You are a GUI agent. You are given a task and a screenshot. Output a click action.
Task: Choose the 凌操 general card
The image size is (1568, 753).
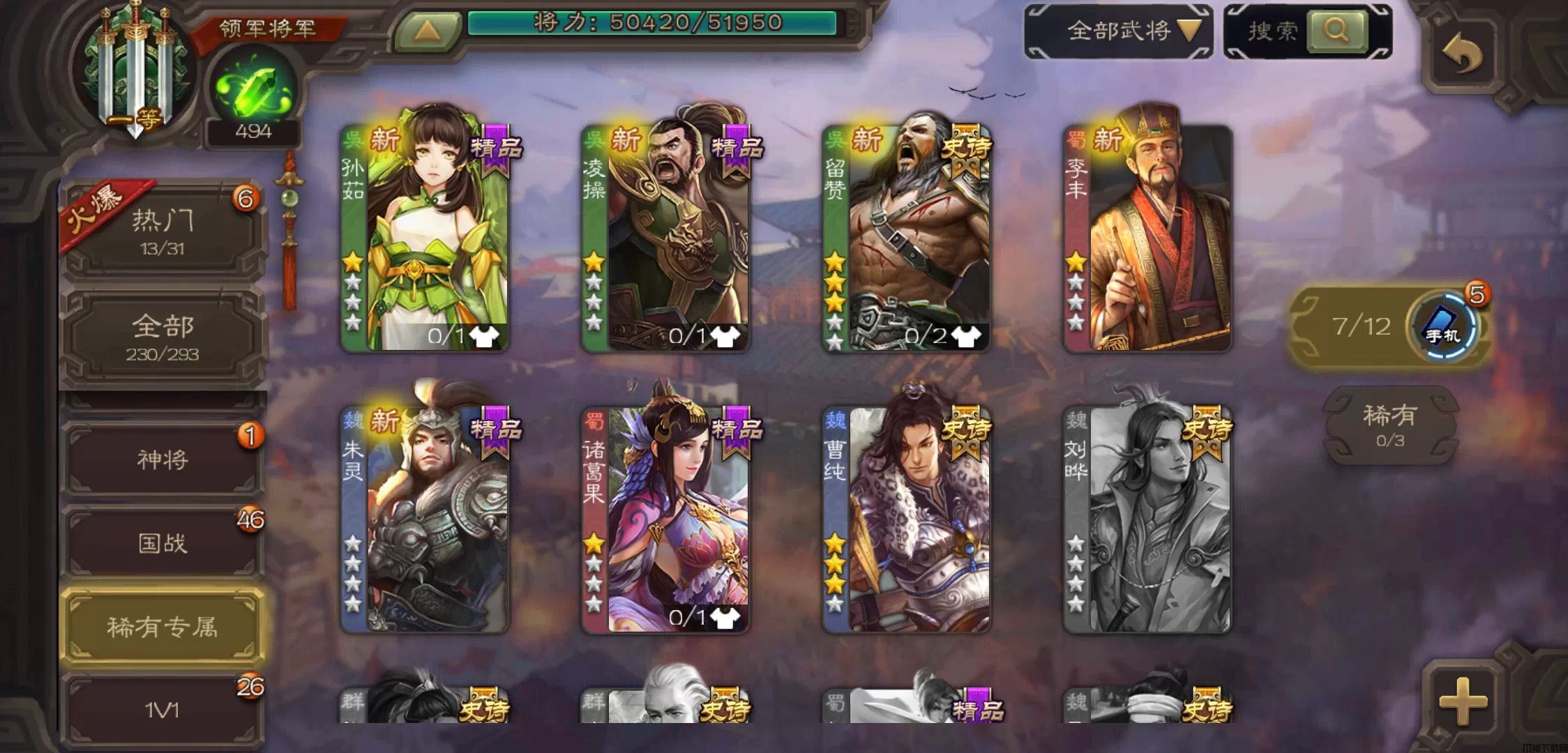coord(665,237)
